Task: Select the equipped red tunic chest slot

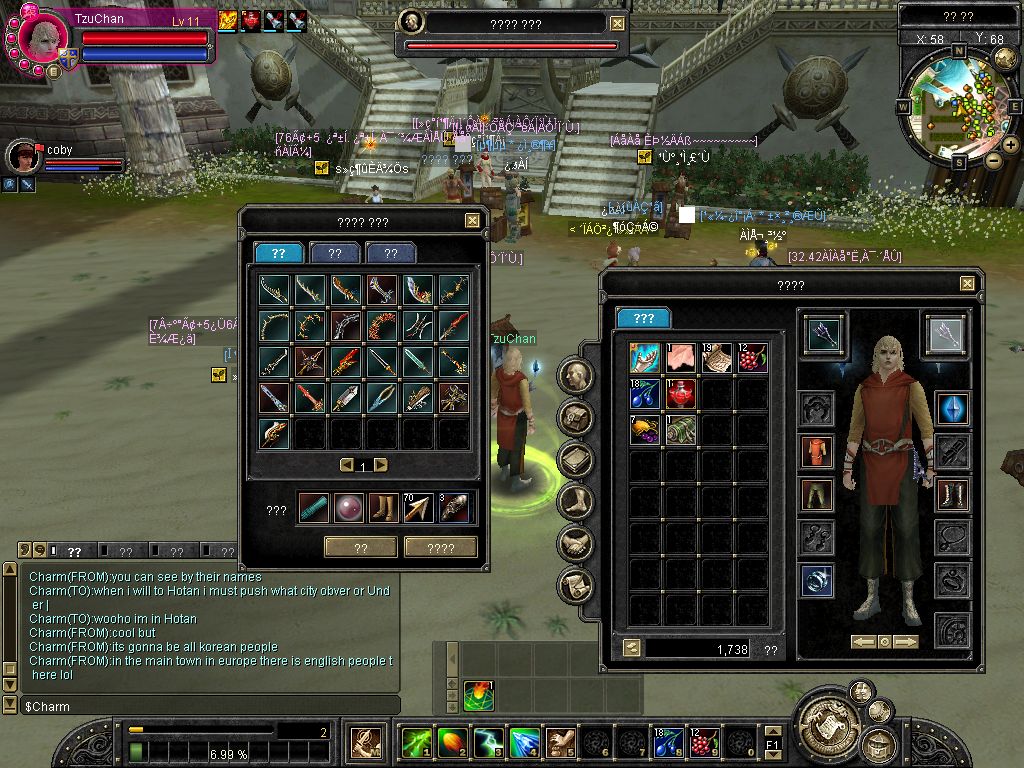Action: coord(817,451)
